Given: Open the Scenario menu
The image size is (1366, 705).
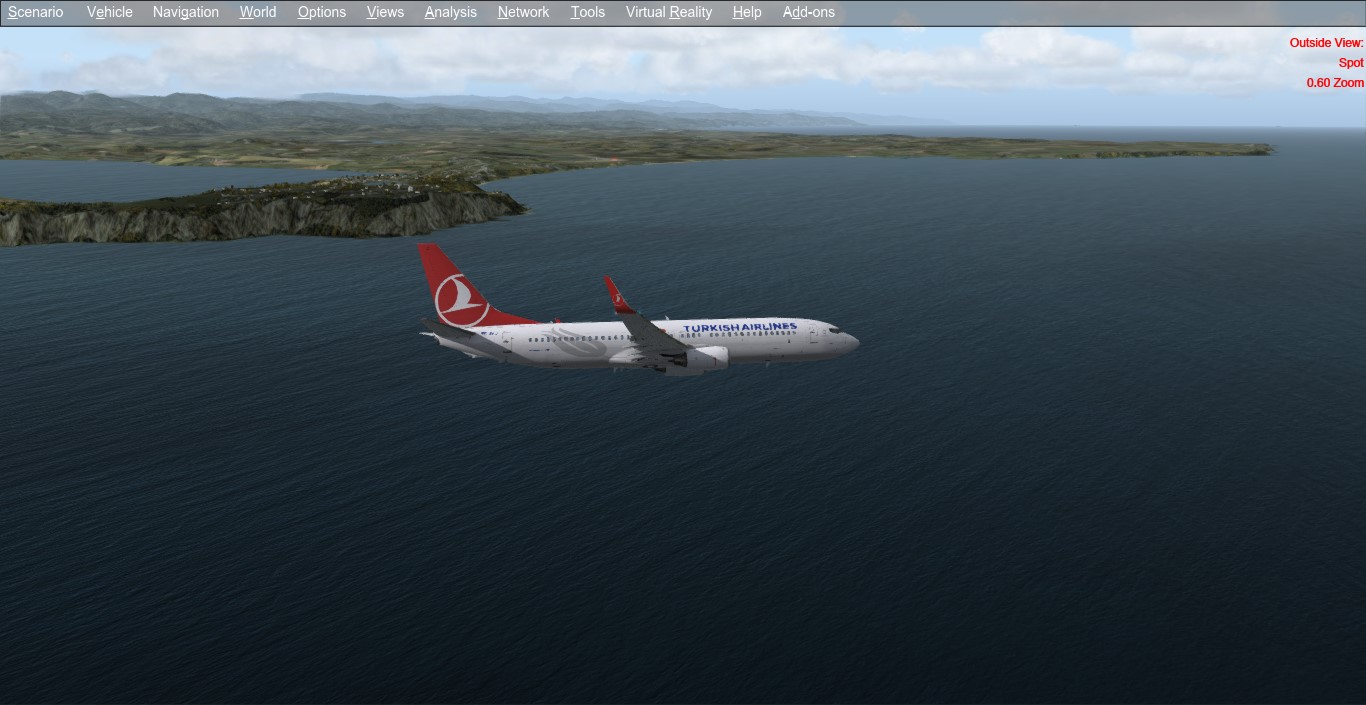Looking at the screenshot, I should 36,12.
